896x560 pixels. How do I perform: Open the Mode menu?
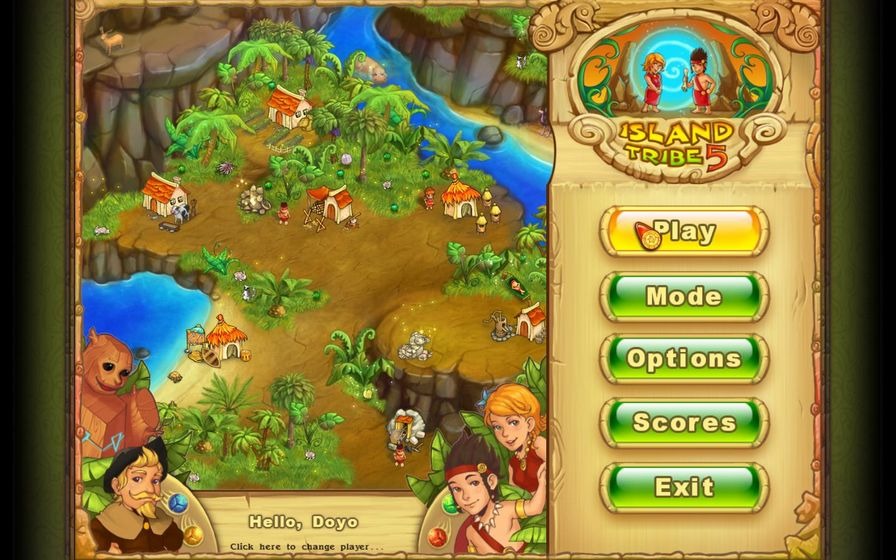(x=684, y=296)
